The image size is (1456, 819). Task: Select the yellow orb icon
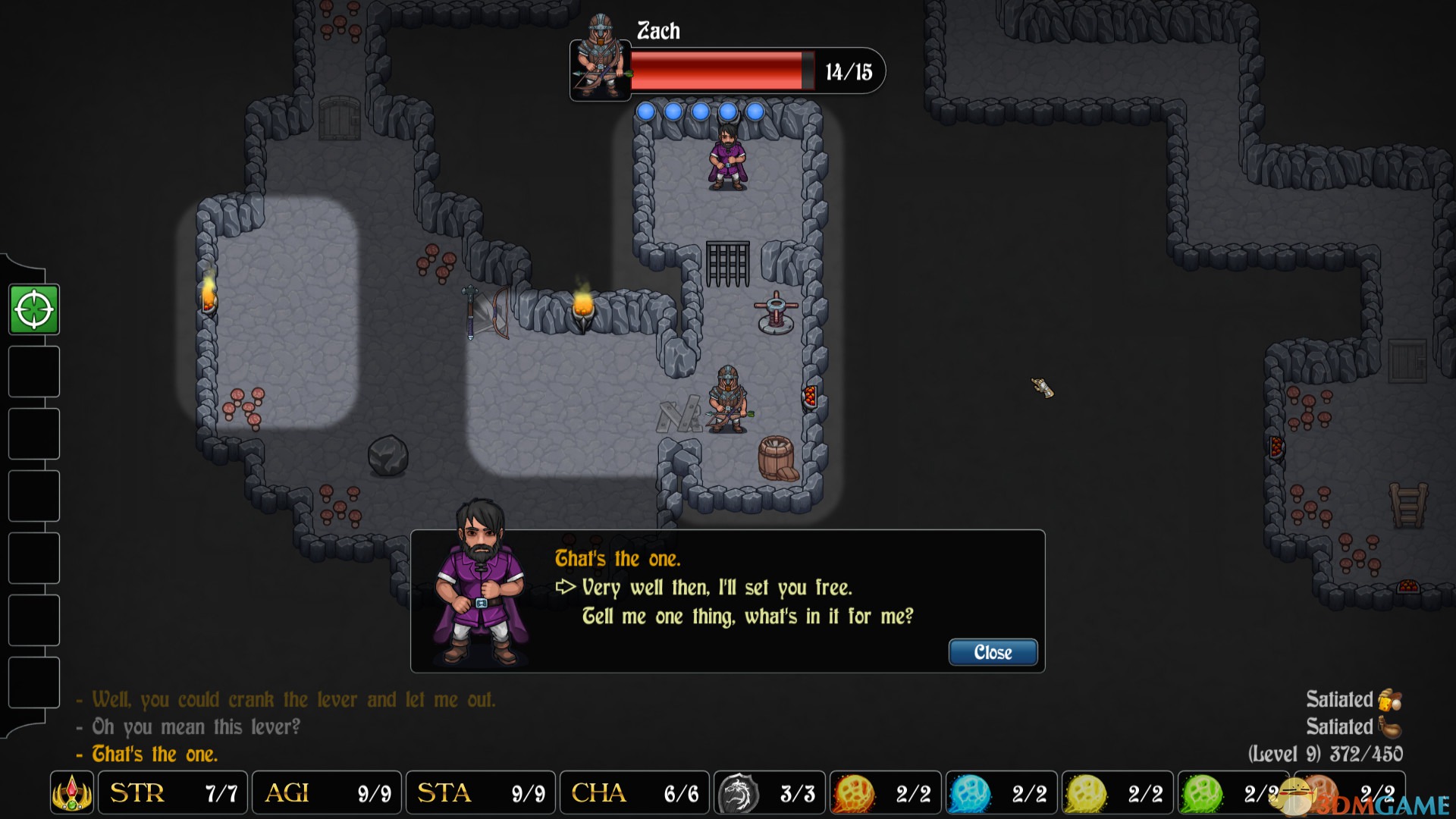(x=1086, y=793)
